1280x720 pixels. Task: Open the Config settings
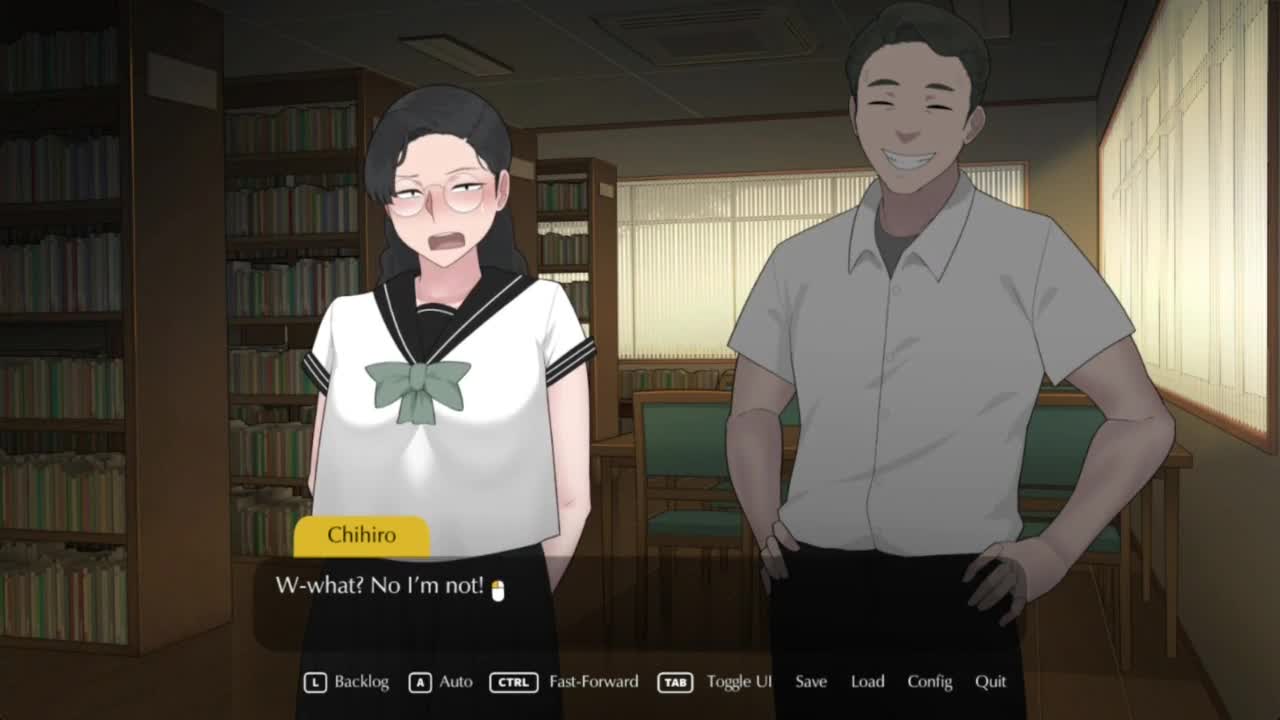tap(929, 682)
